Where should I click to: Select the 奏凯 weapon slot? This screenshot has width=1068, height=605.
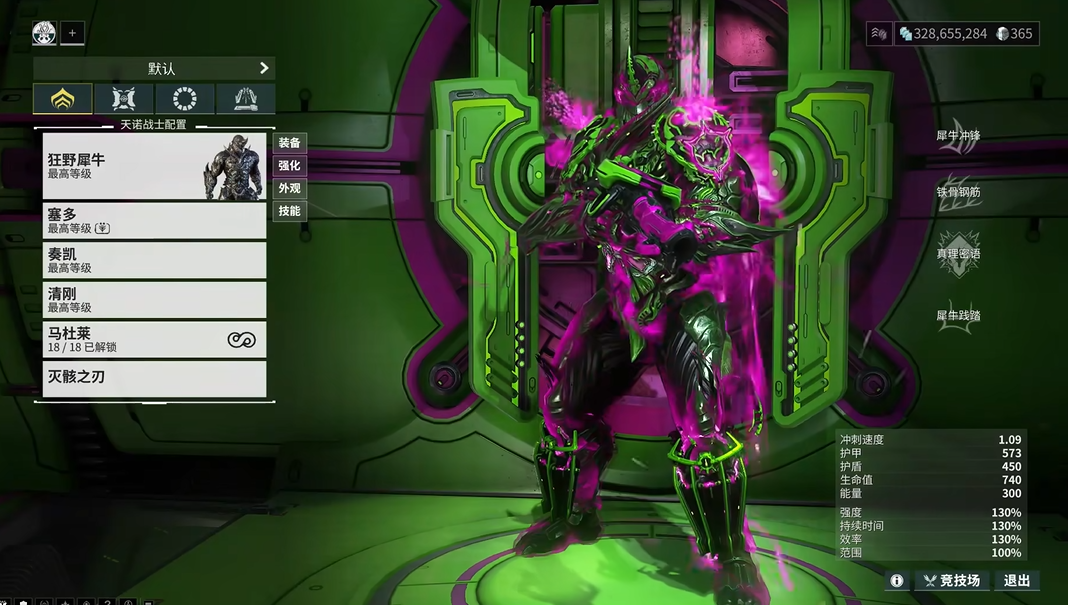pos(155,260)
